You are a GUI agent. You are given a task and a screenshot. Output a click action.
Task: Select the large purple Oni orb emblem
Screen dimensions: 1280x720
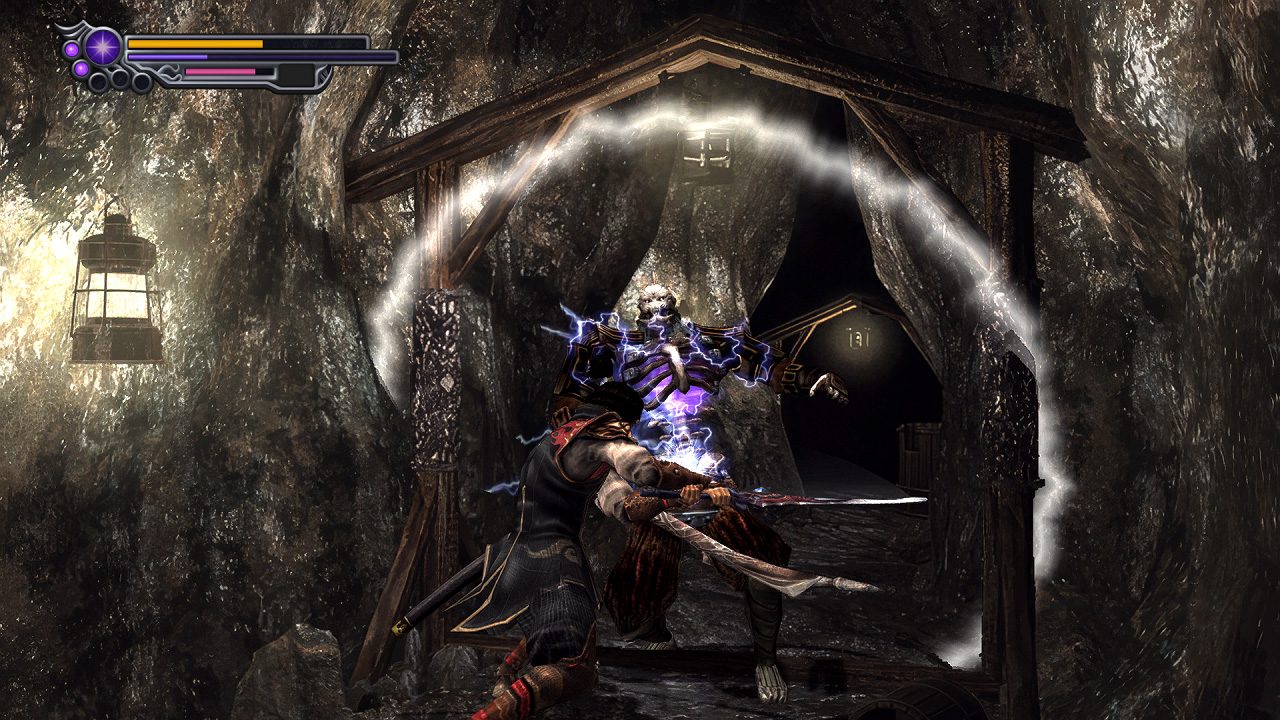pos(102,46)
